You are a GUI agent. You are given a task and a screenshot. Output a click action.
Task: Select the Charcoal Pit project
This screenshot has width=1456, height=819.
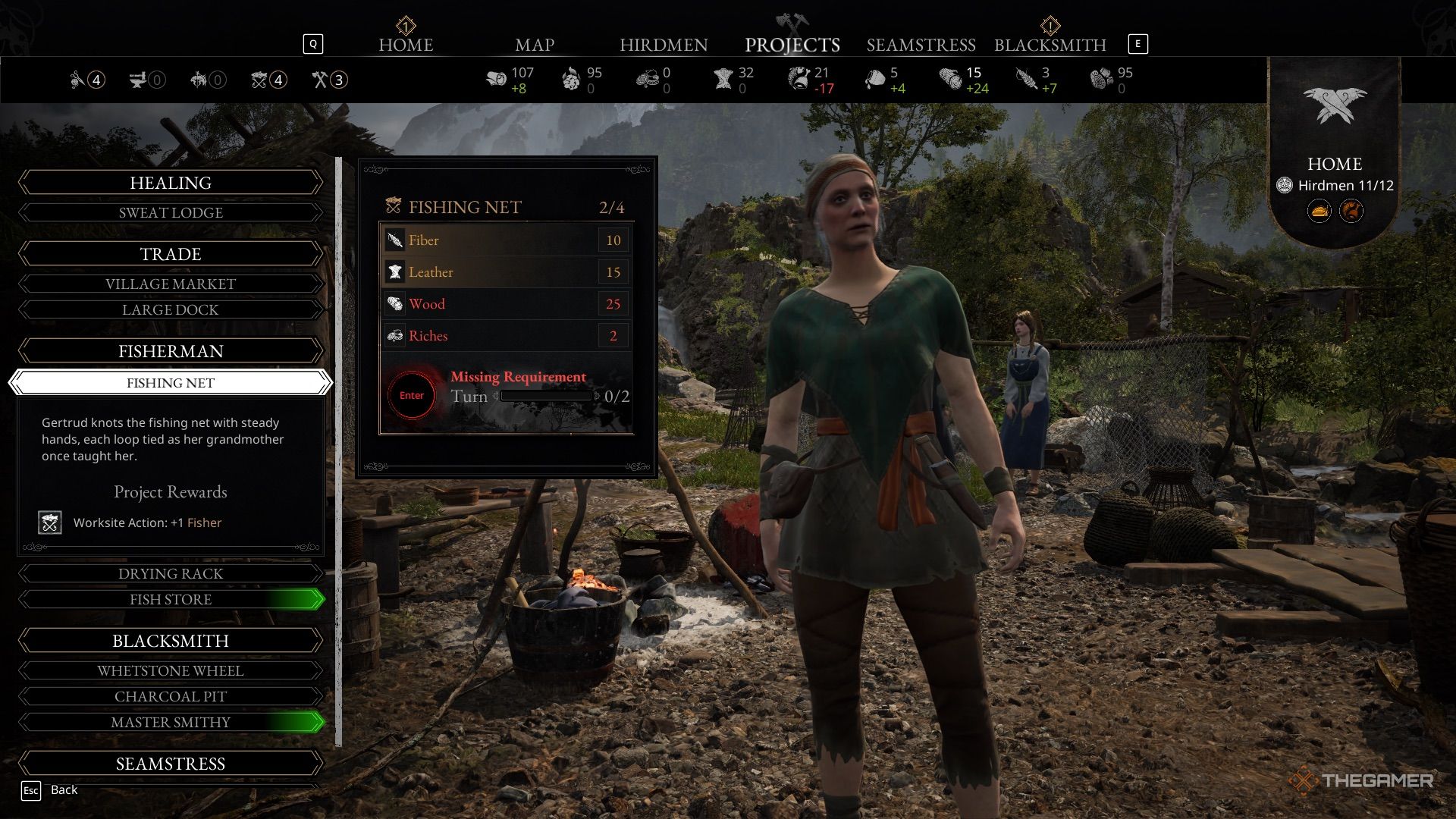[171, 697]
